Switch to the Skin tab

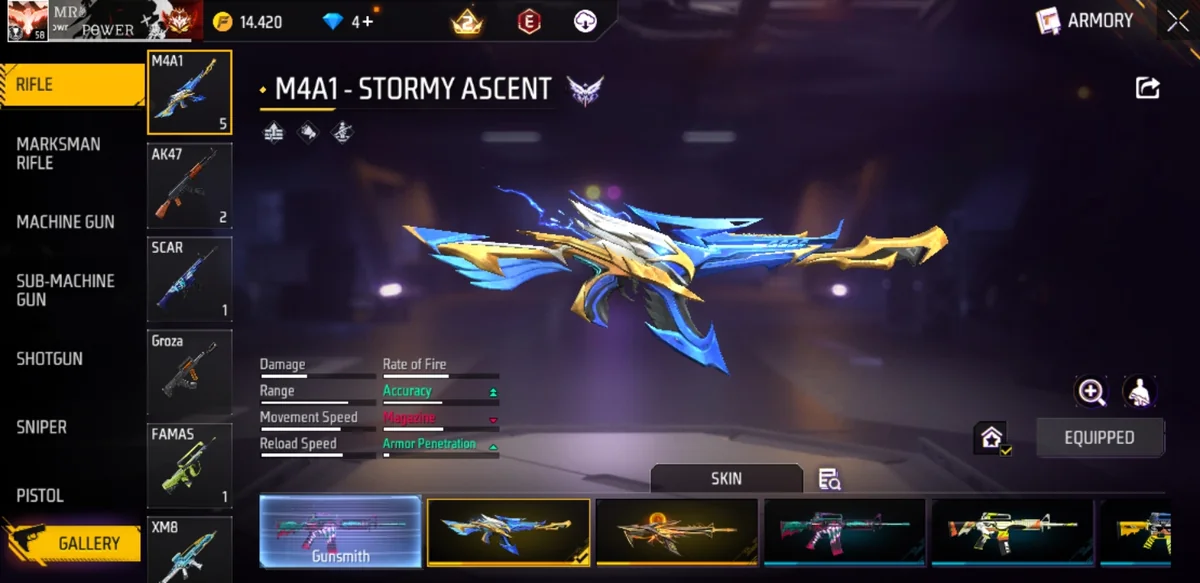click(726, 479)
